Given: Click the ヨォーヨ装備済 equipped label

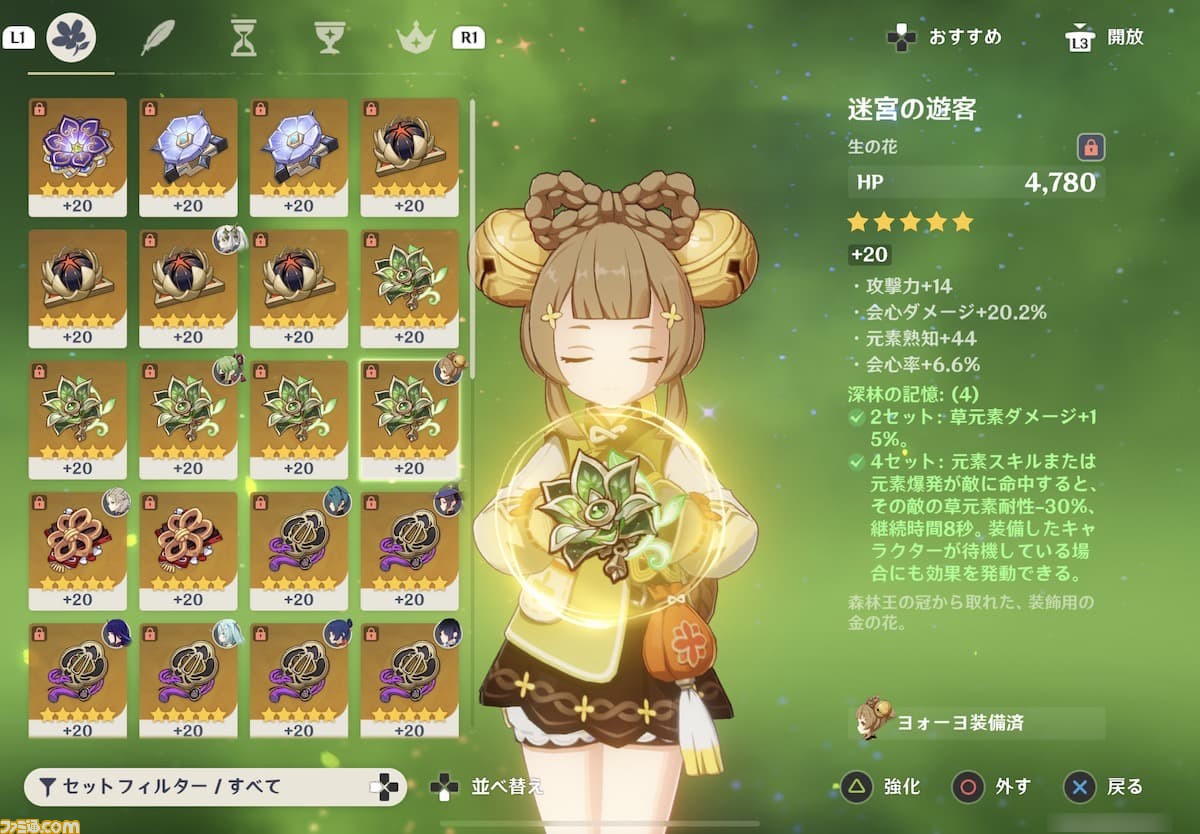Looking at the screenshot, I should click(x=975, y=722).
